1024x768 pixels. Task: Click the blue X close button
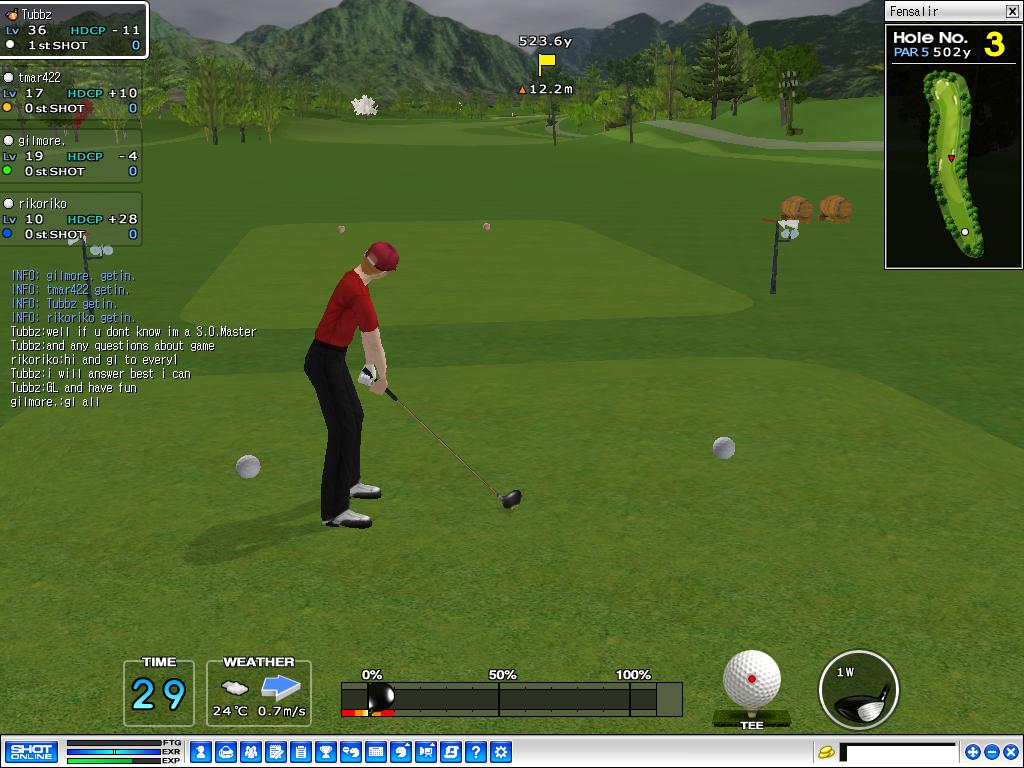pyautogui.click(x=1010, y=752)
